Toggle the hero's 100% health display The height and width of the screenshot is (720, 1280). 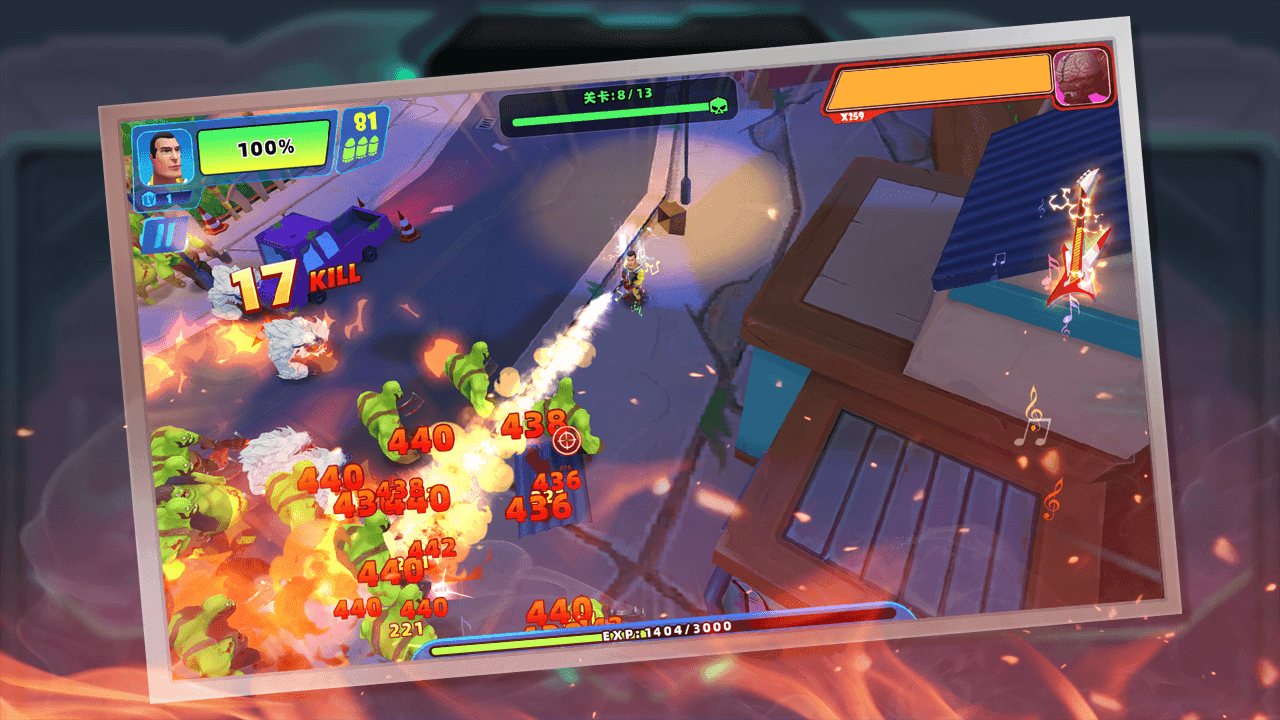tap(263, 148)
